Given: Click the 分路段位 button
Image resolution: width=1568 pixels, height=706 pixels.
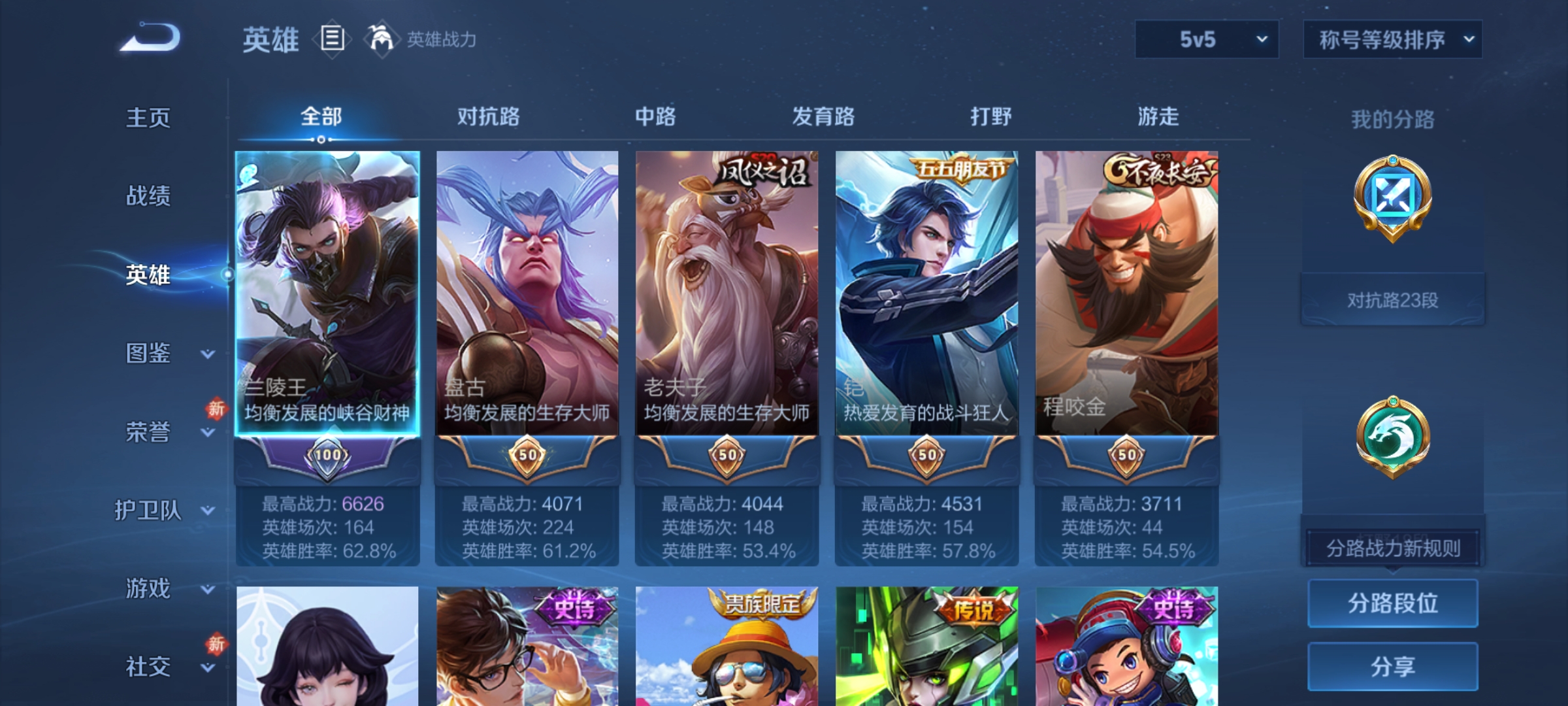Looking at the screenshot, I should [1392, 604].
